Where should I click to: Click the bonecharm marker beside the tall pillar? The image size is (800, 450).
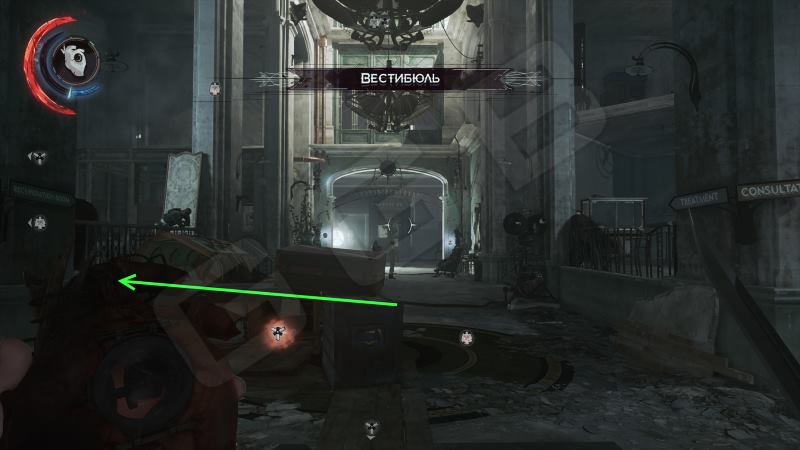[x=213, y=89]
